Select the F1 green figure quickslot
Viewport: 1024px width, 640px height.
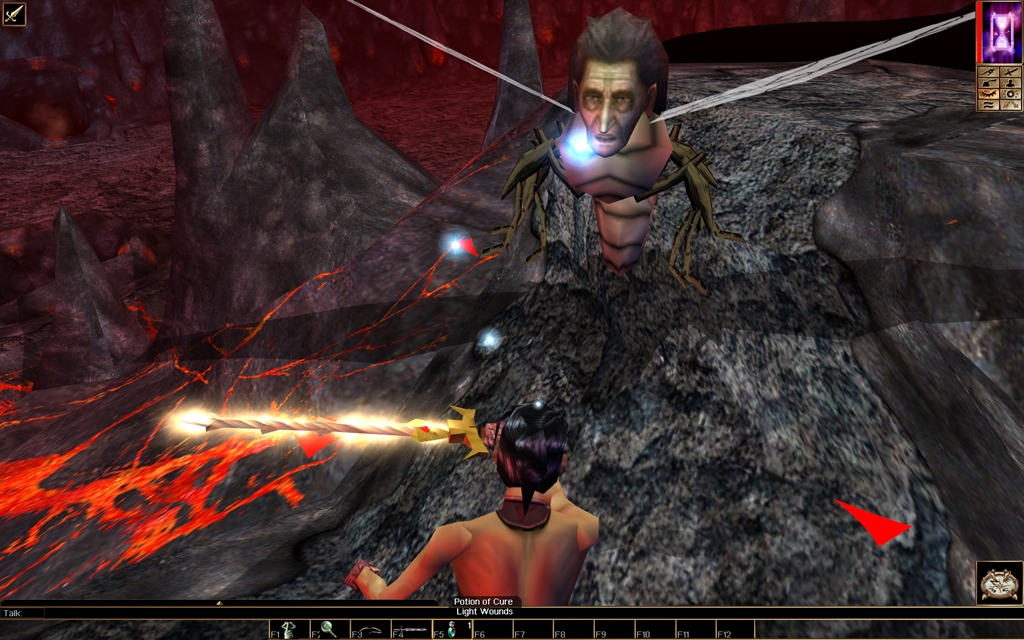tap(287, 630)
